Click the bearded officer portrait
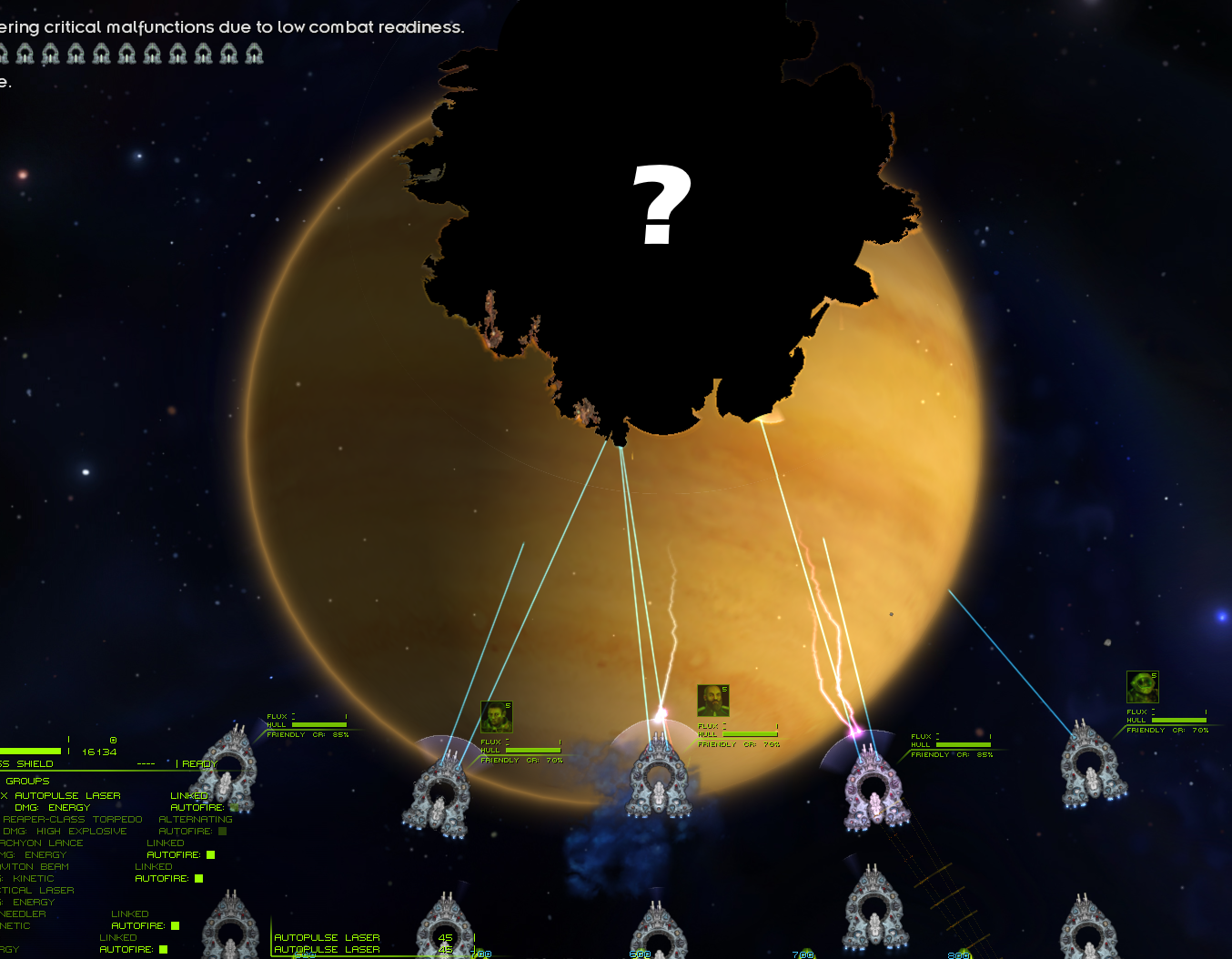The width and height of the screenshot is (1232, 959). click(x=712, y=701)
